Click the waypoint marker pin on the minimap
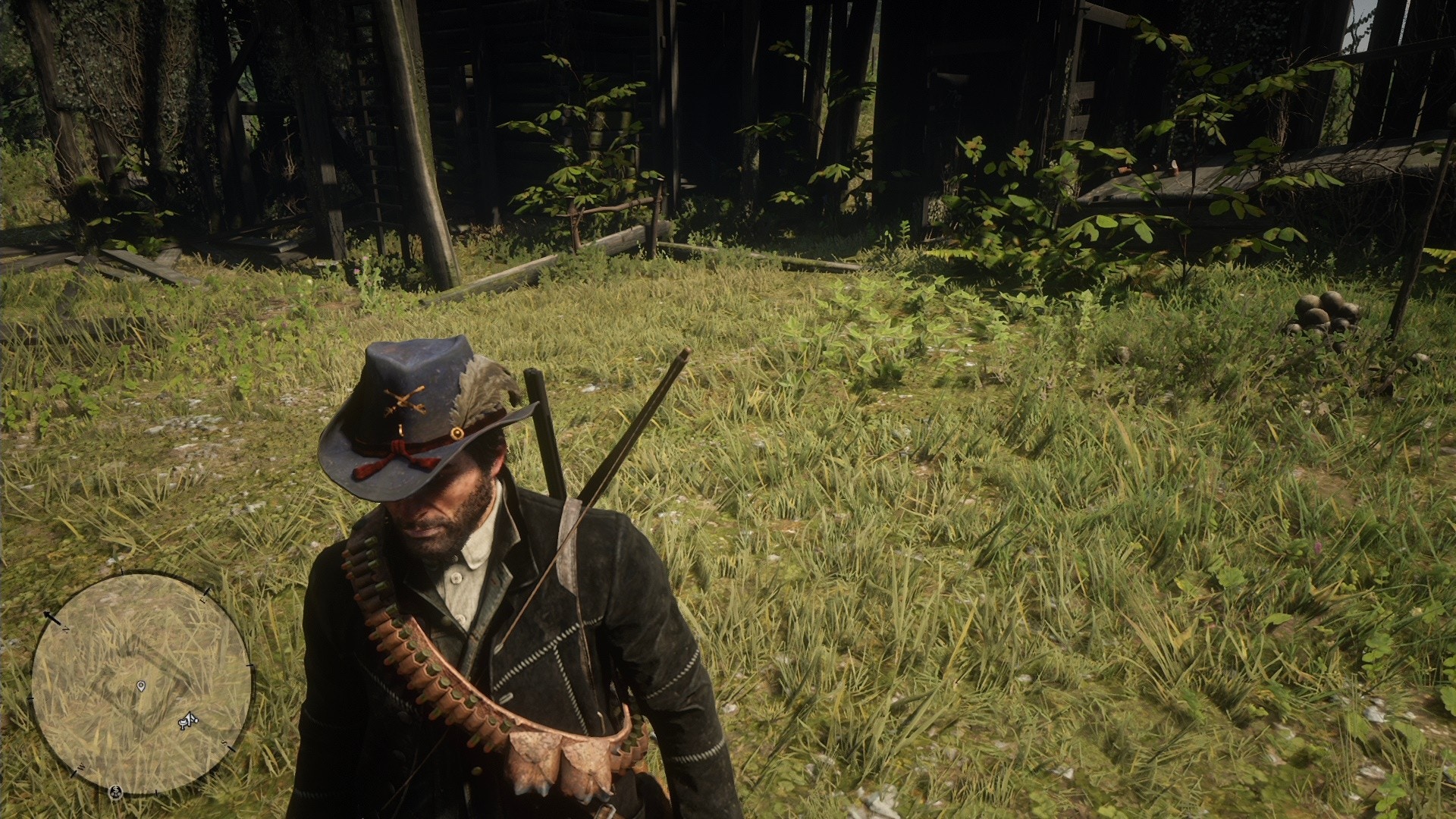This screenshot has width=1456, height=819. tap(142, 686)
